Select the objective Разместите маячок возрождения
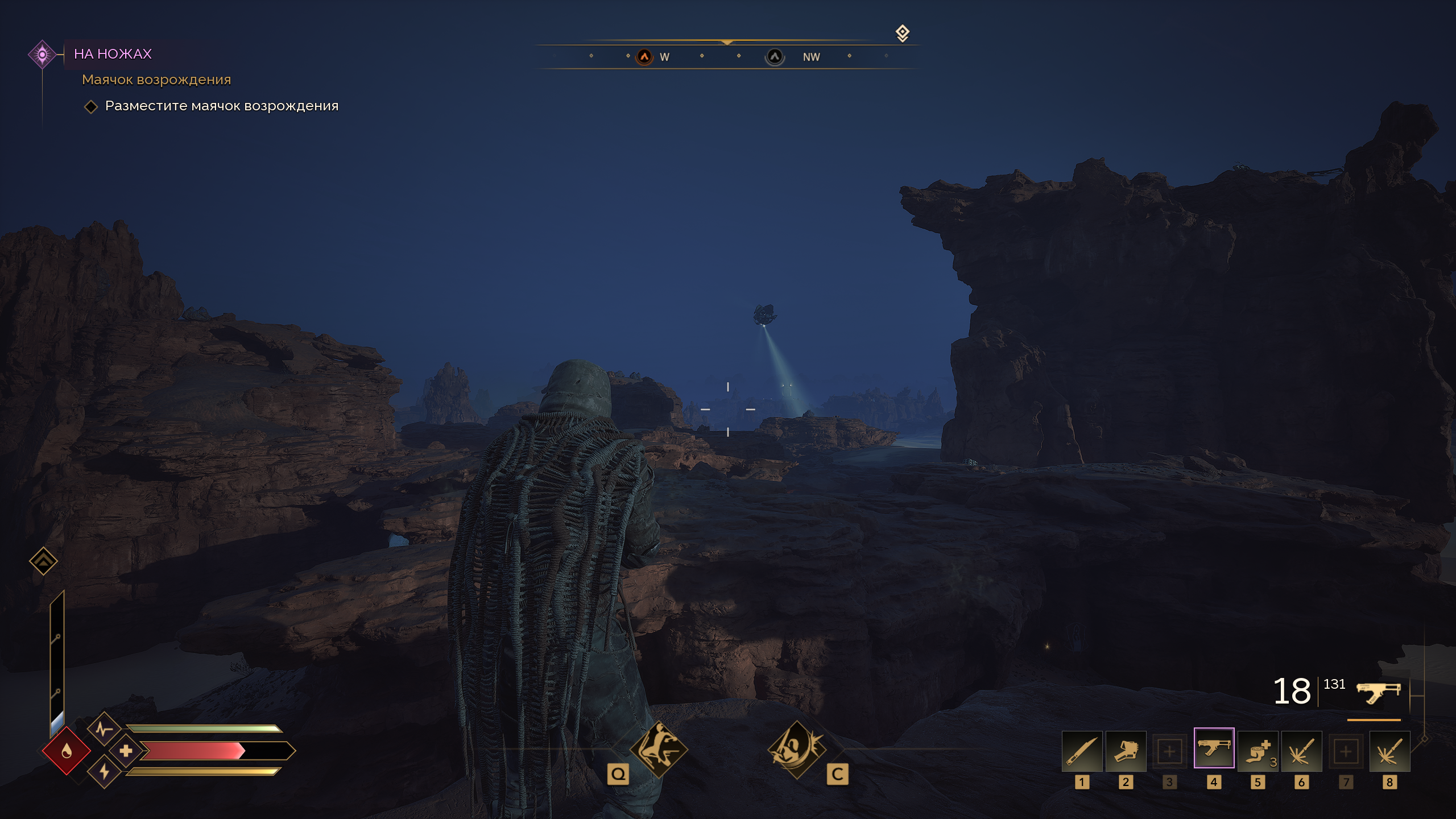 [x=221, y=106]
